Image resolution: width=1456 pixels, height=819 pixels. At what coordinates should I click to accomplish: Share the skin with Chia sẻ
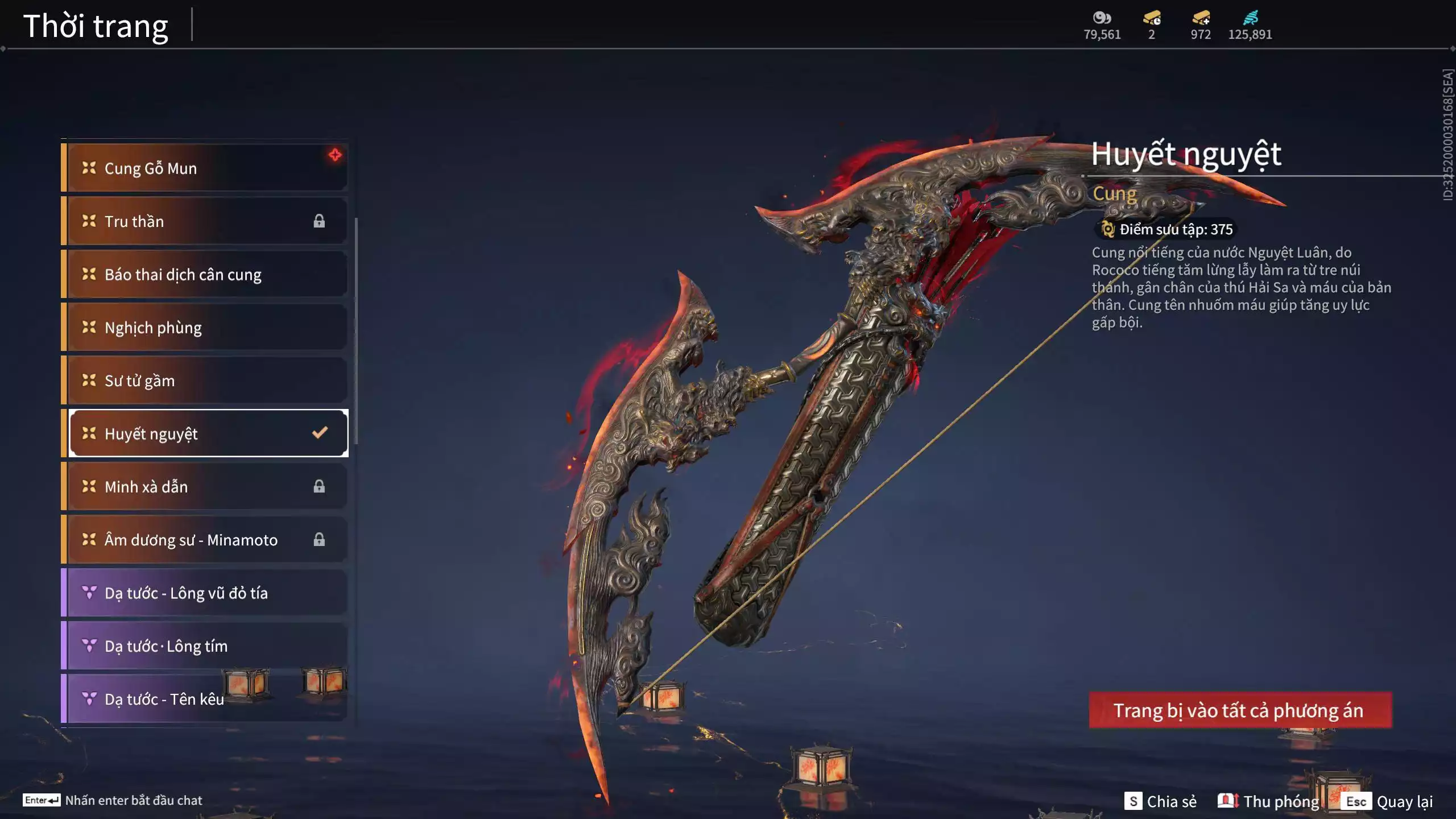click(1160, 801)
